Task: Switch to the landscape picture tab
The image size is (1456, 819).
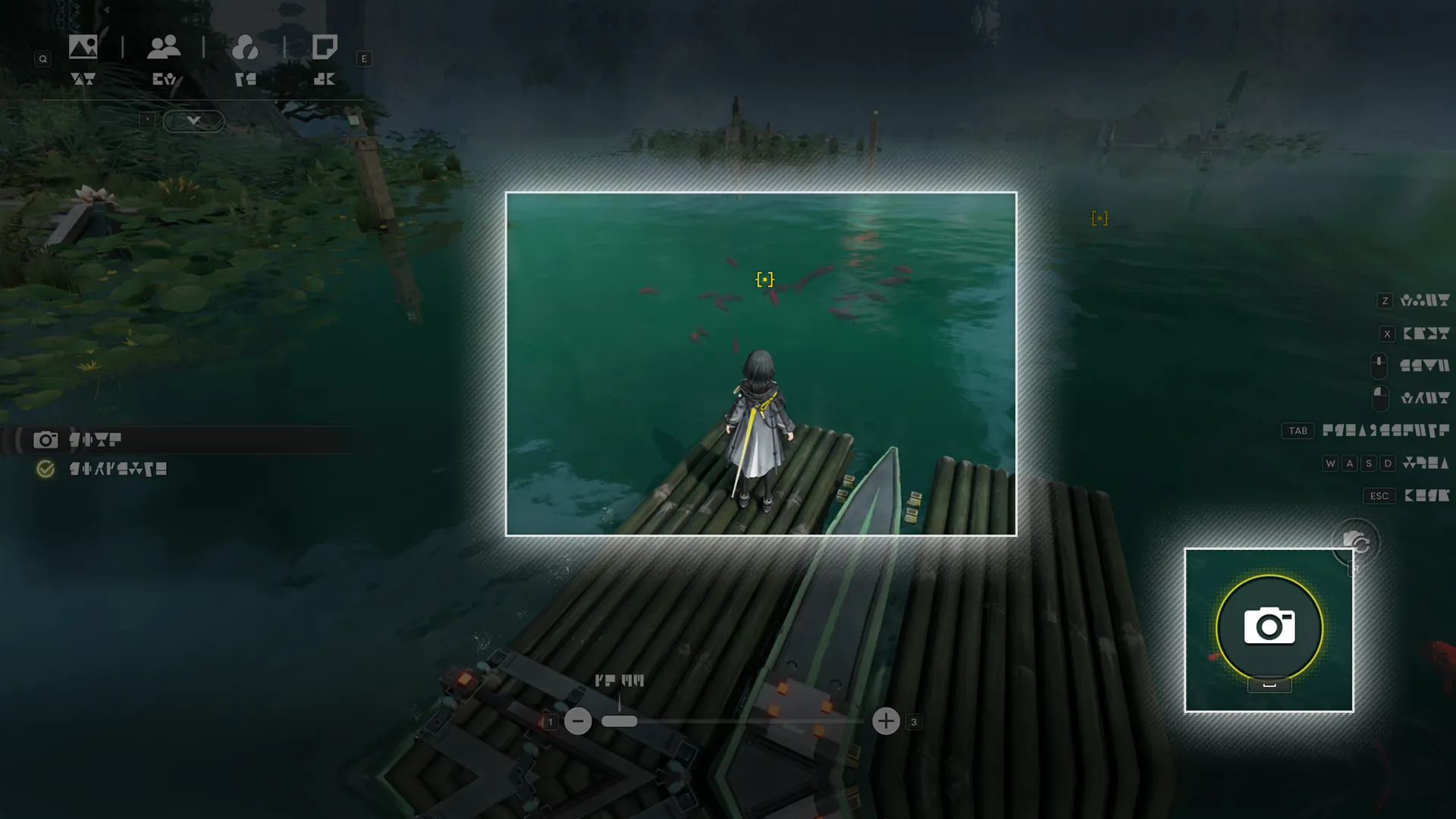Action: (83, 48)
